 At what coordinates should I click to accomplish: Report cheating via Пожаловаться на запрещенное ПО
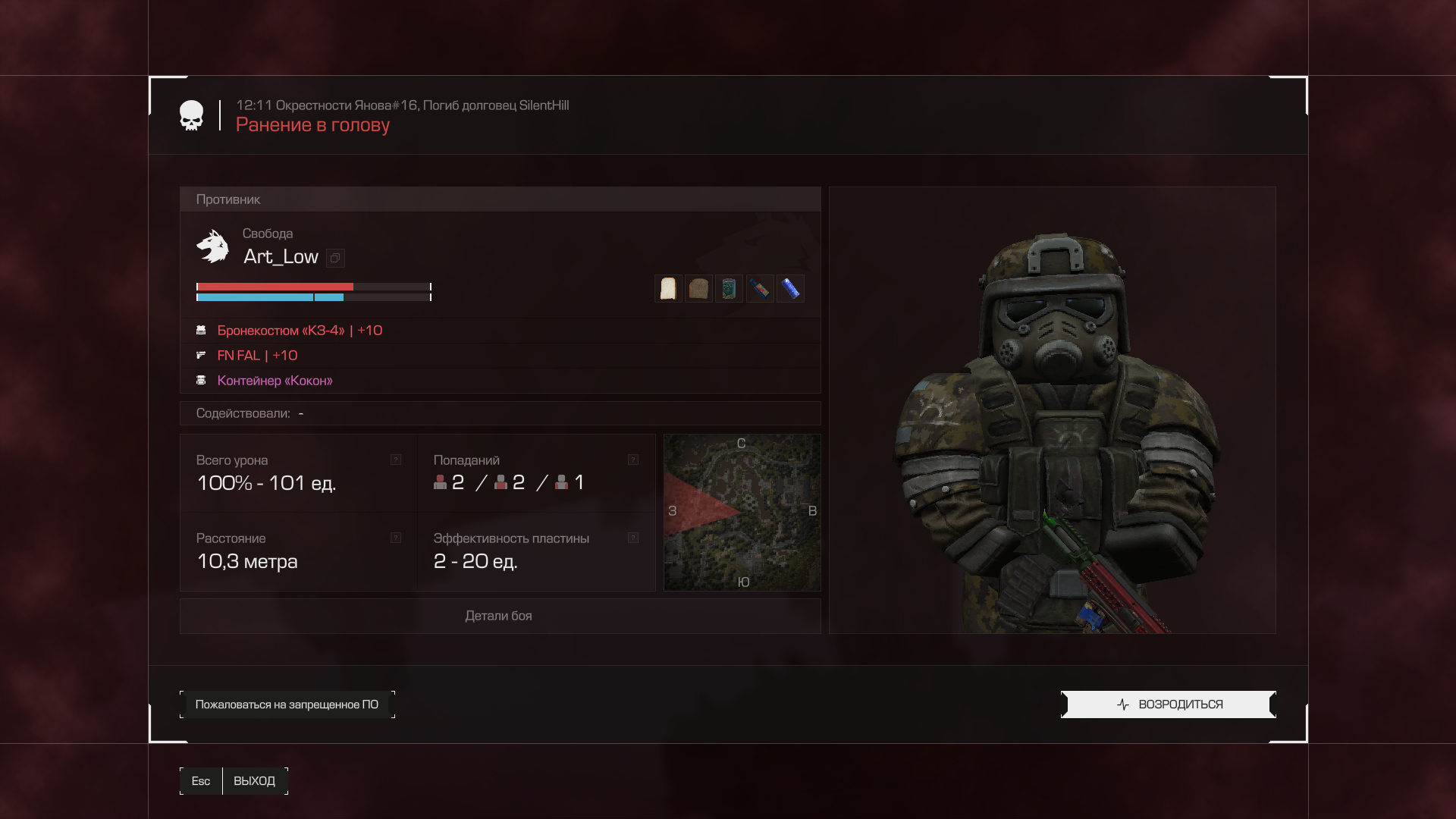point(287,704)
